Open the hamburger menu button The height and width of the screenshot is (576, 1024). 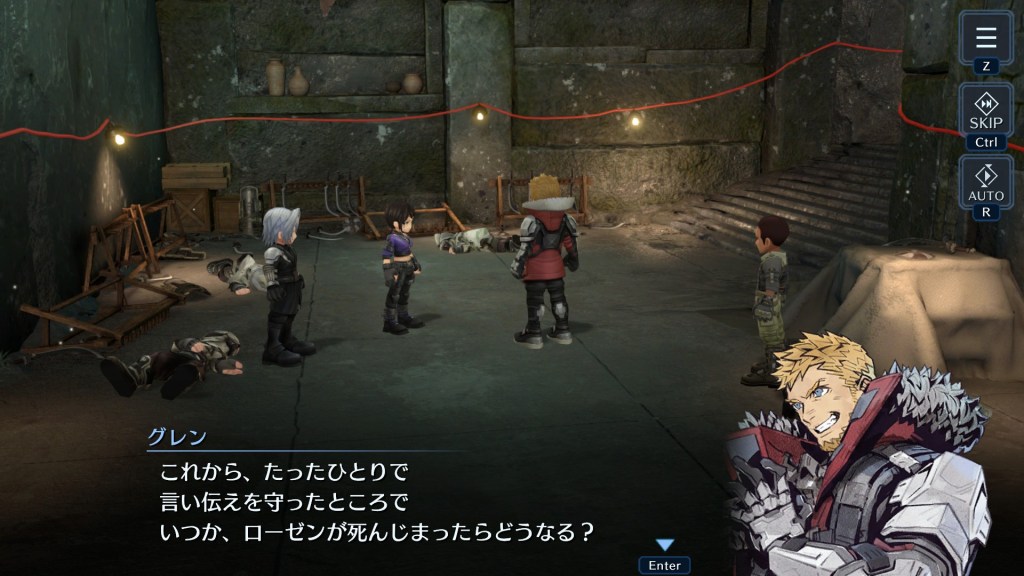[986, 39]
